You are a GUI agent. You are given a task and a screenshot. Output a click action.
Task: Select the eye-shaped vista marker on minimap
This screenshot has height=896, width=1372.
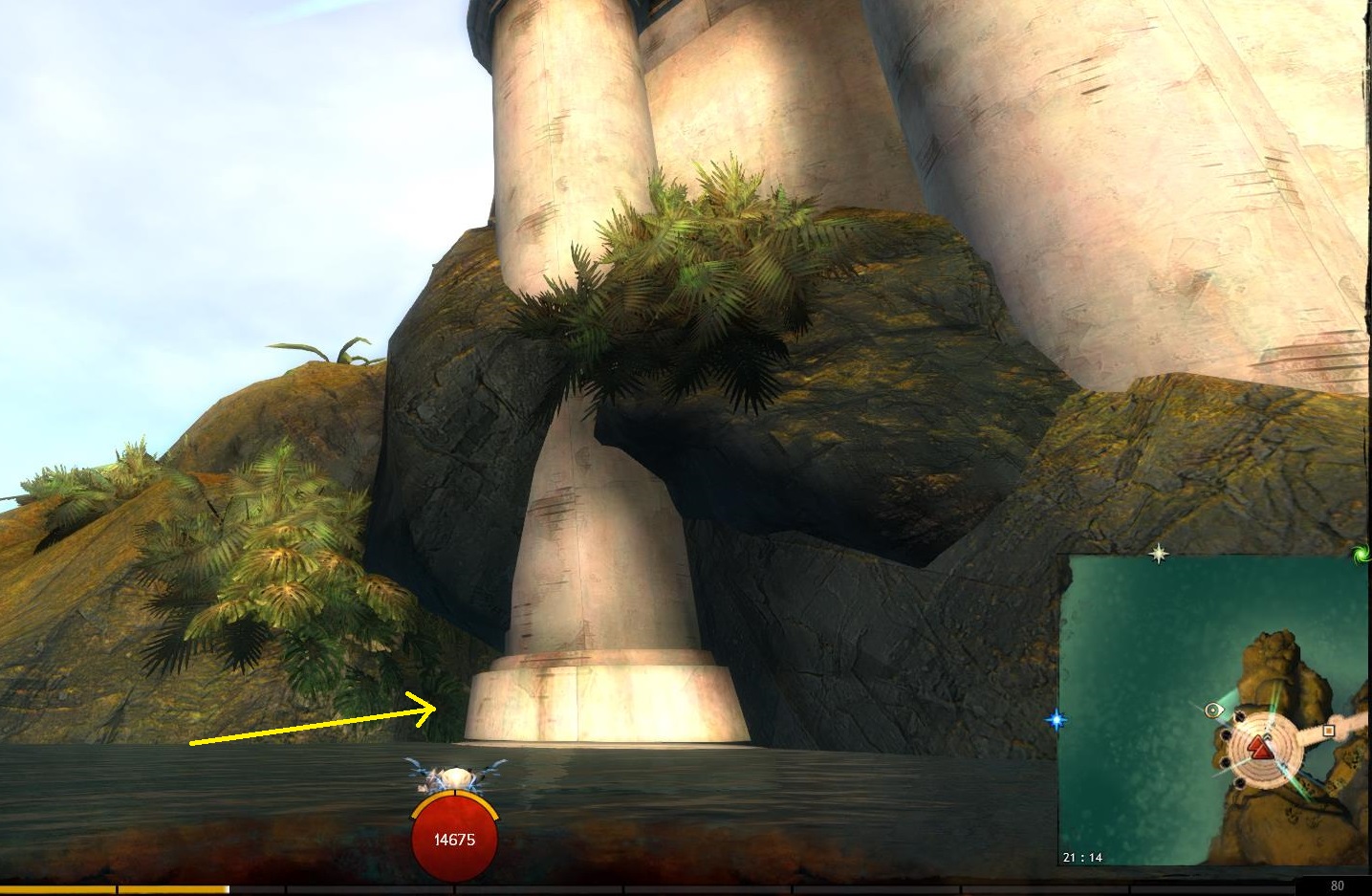pos(1214,710)
